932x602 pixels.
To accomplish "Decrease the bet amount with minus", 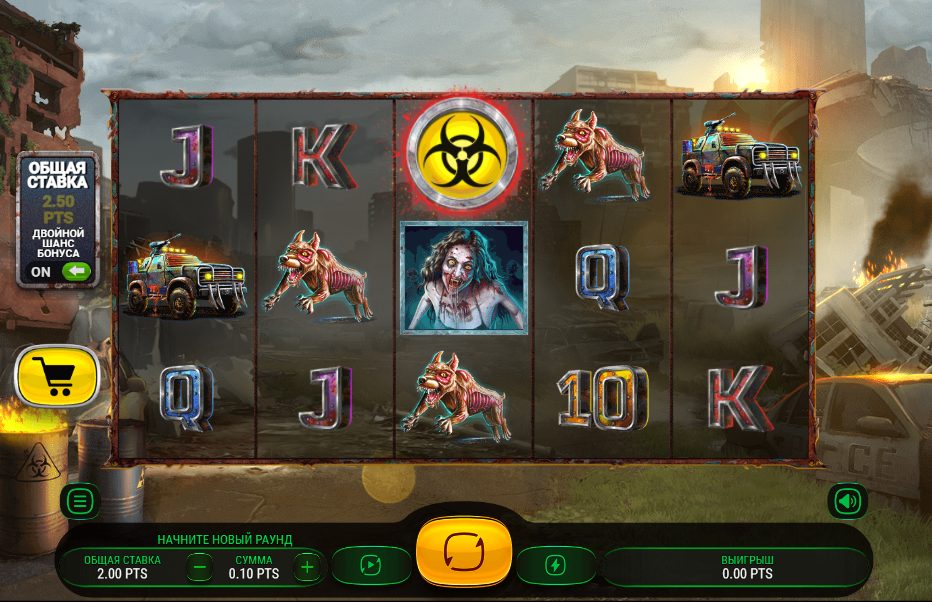I will (200, 568).
